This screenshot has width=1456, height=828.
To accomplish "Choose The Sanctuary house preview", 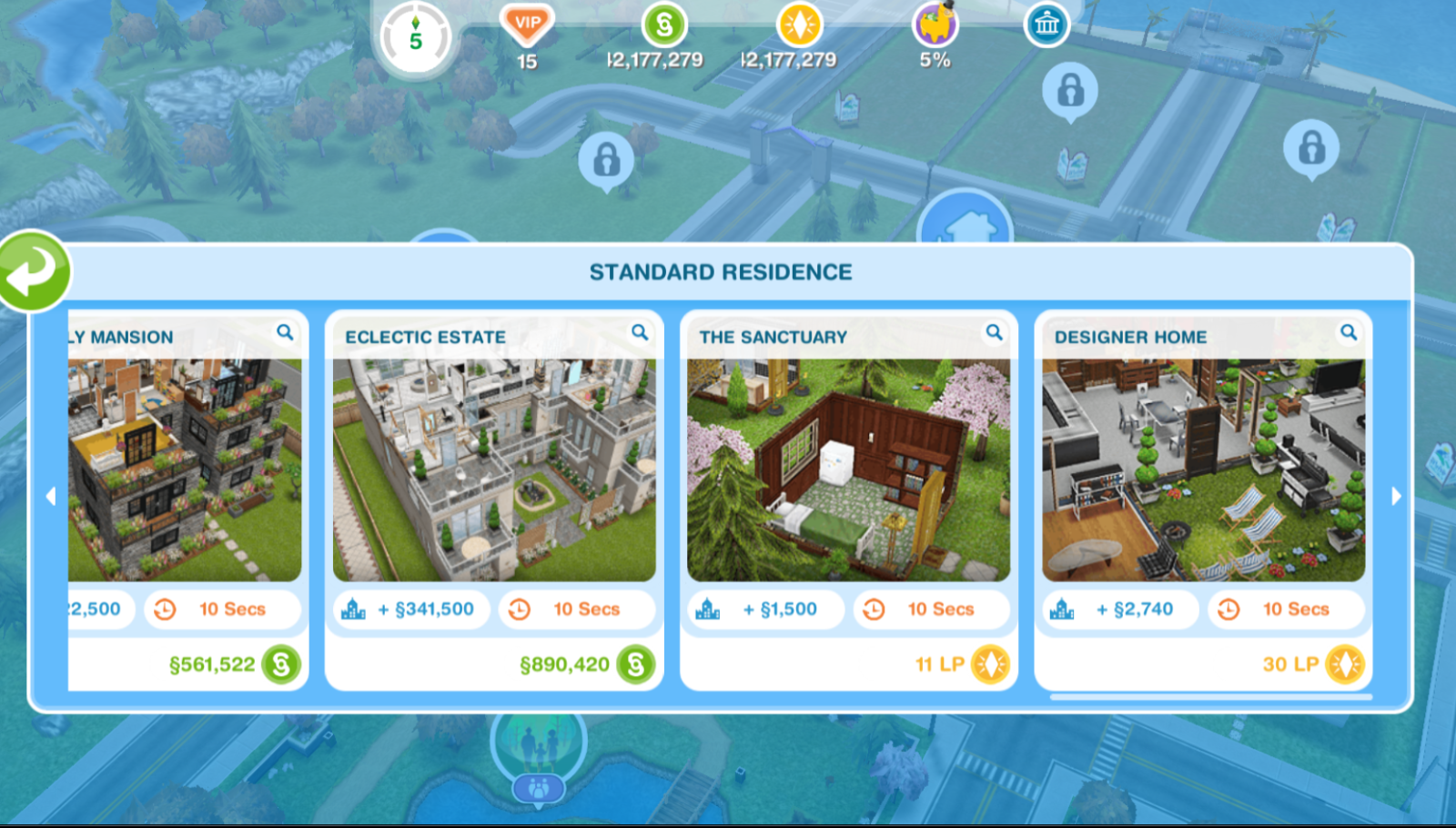I will point(848,470).
